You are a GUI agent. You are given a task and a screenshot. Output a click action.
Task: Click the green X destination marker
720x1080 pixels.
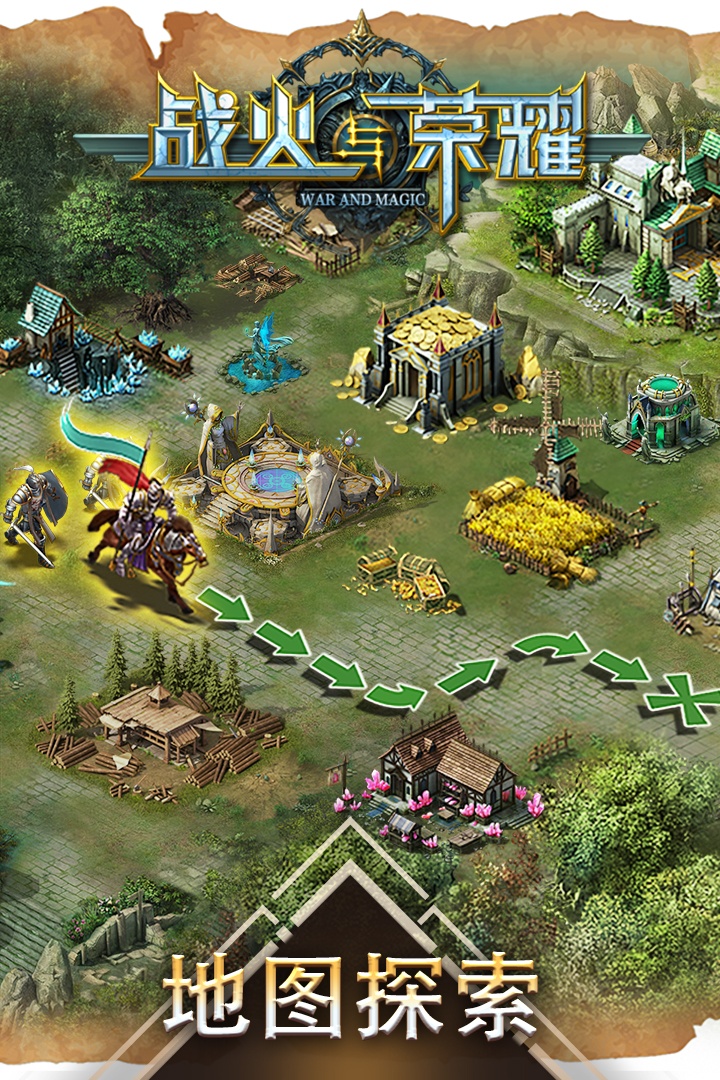[x=687, y=699]
